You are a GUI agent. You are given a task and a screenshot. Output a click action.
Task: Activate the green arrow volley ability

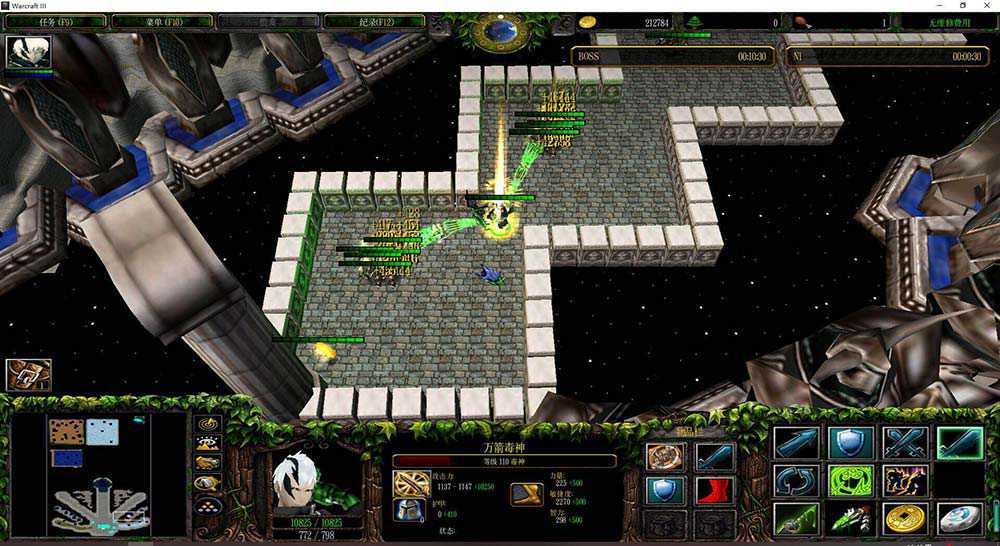point(850,519)
